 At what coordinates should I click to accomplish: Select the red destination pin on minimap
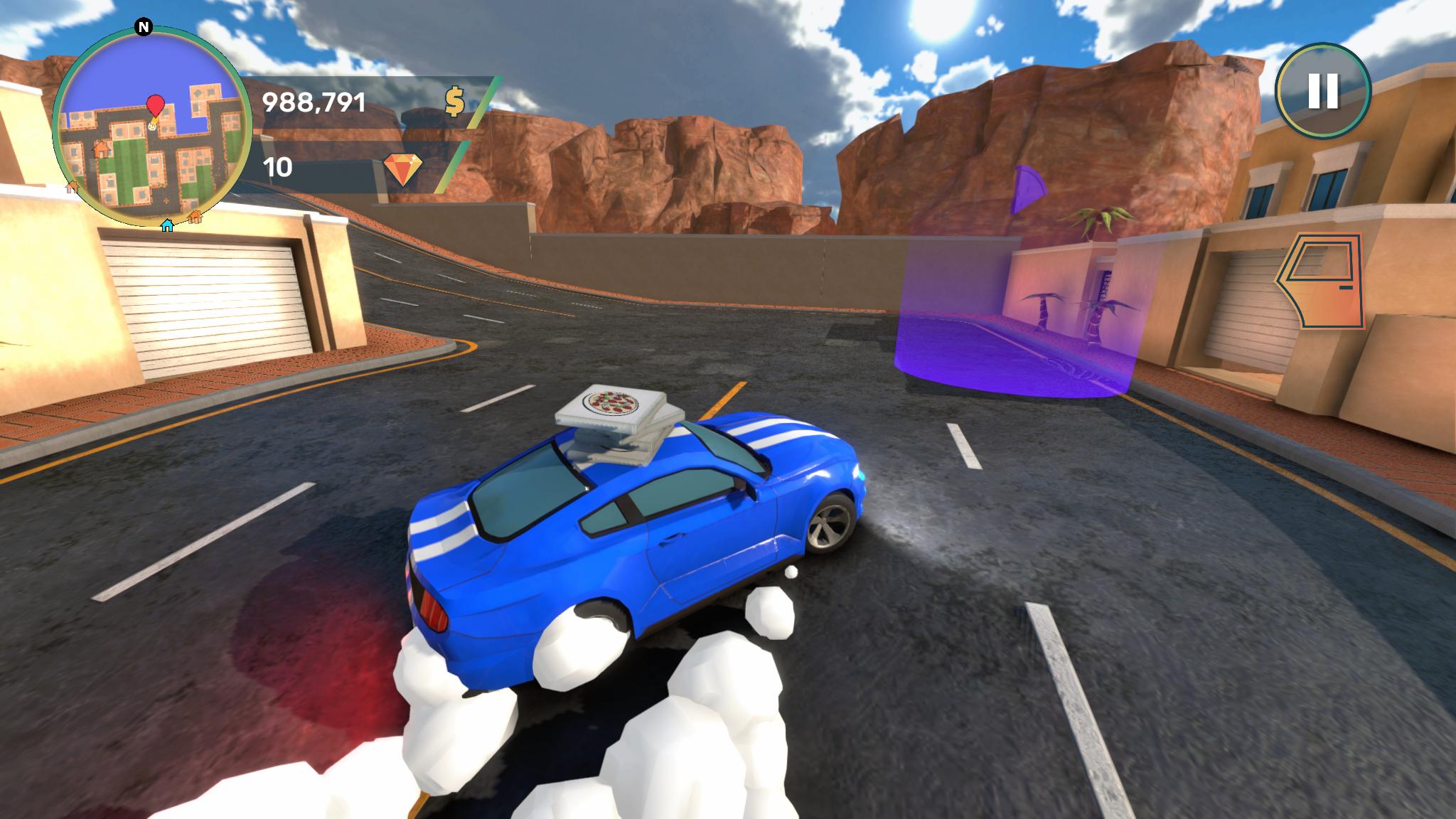tap(155, 106)
